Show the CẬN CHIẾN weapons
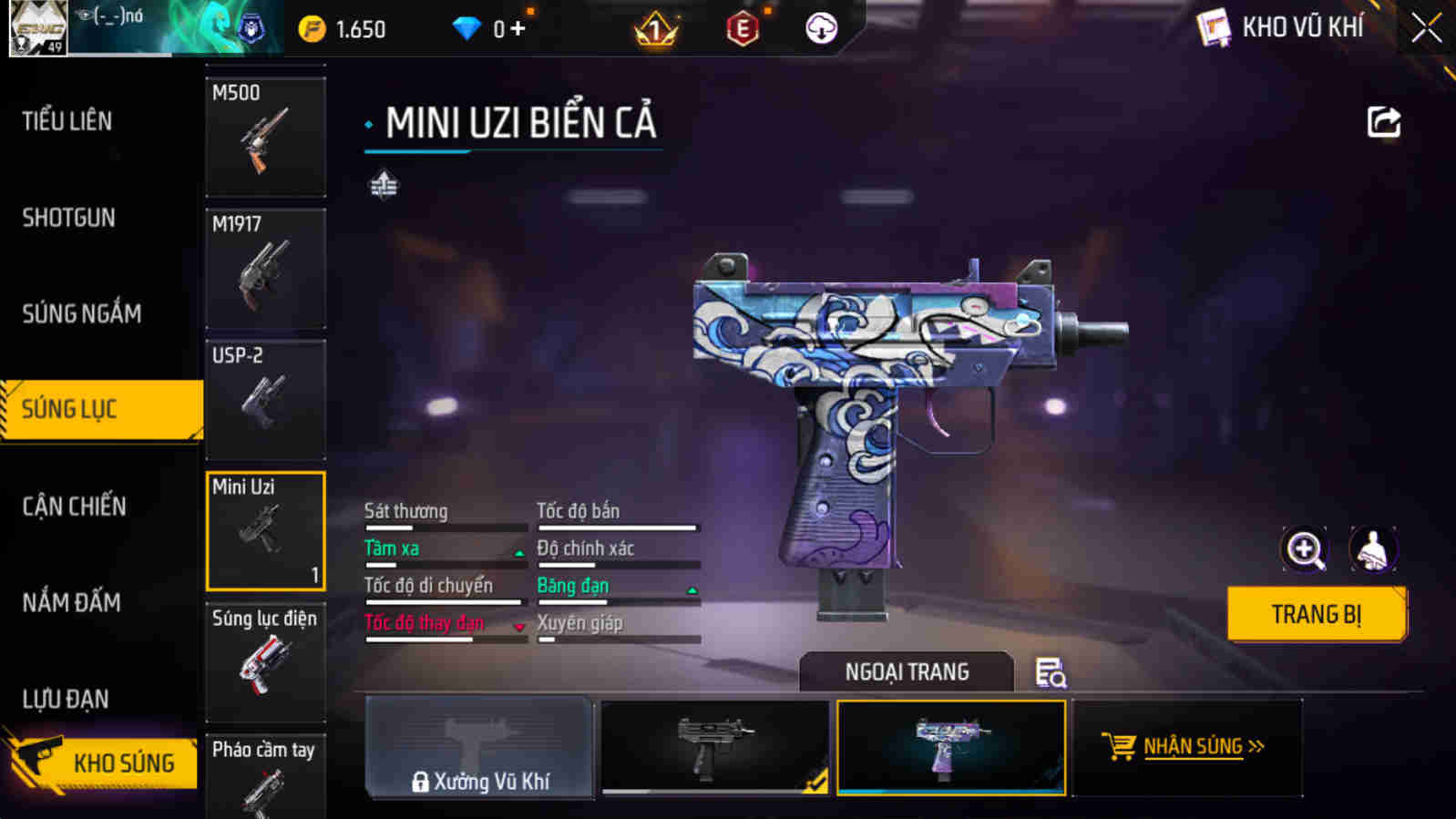Image resolution: width=1456 pixels, height=819 pixels. click(75, 507)
